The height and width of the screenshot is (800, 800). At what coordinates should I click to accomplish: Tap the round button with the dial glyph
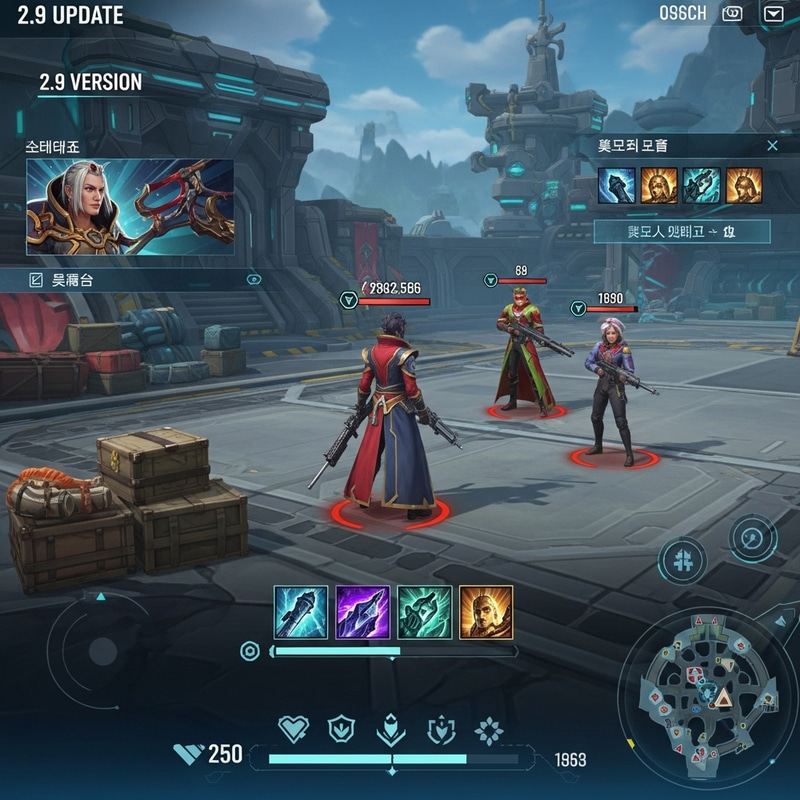(x=753, y=539)
